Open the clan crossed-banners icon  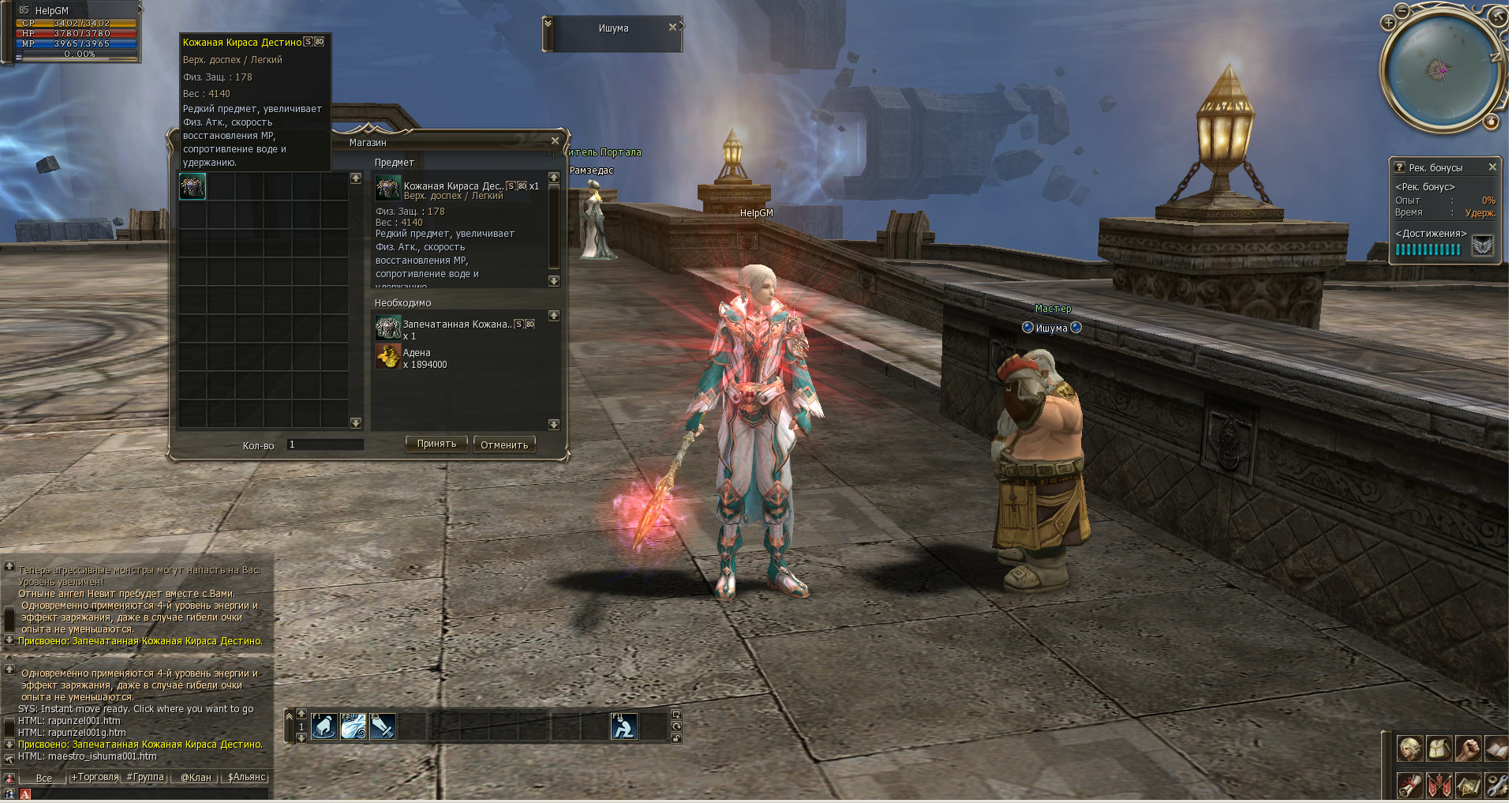pos(1439,786)
